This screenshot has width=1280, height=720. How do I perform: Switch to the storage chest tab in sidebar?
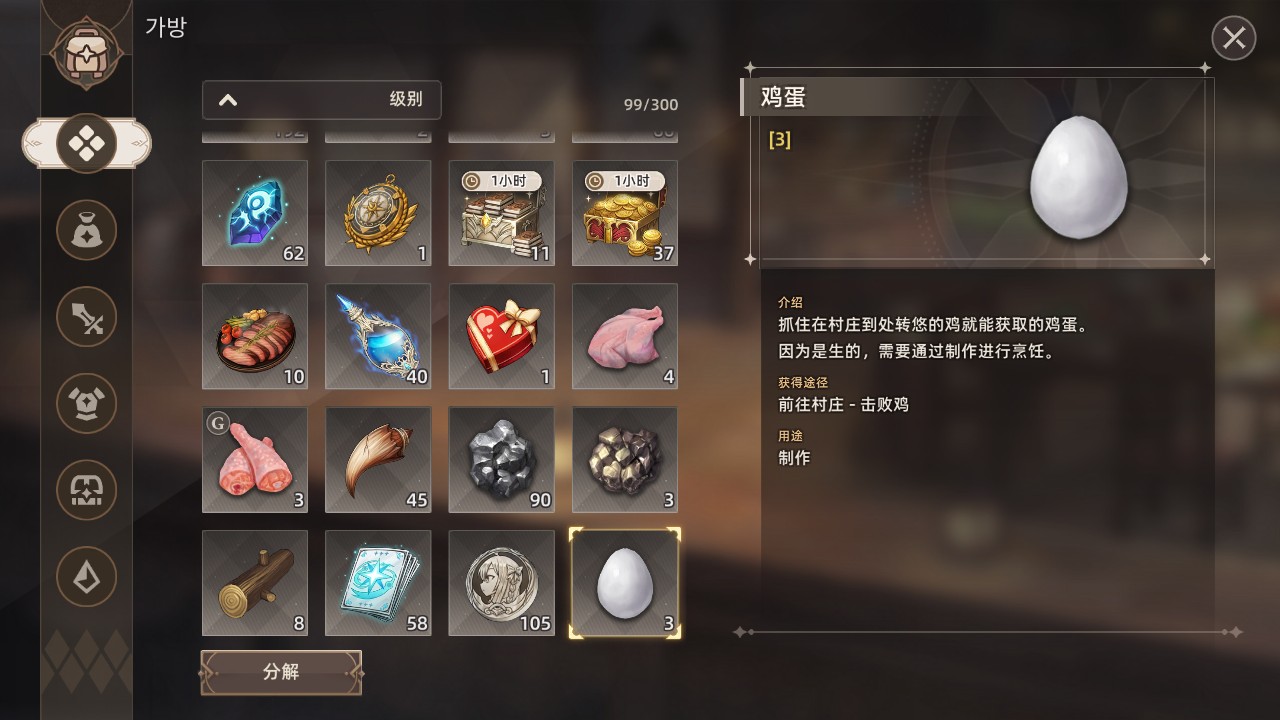pos(87,491)
